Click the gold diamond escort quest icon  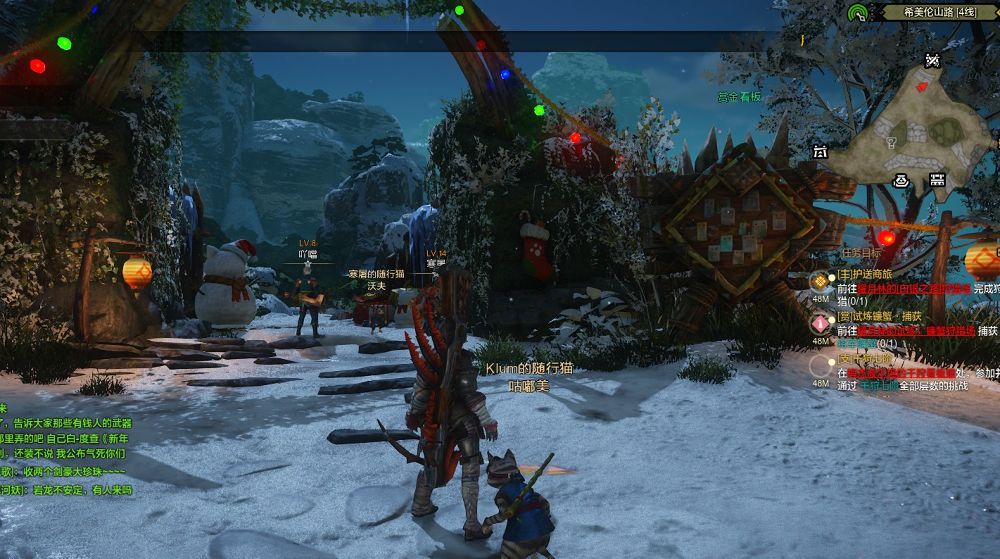tap(820, 281)
